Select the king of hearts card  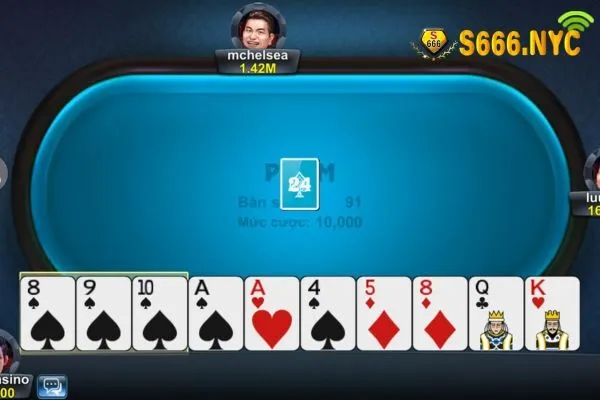pyautogui.click(x=552, y=313)
